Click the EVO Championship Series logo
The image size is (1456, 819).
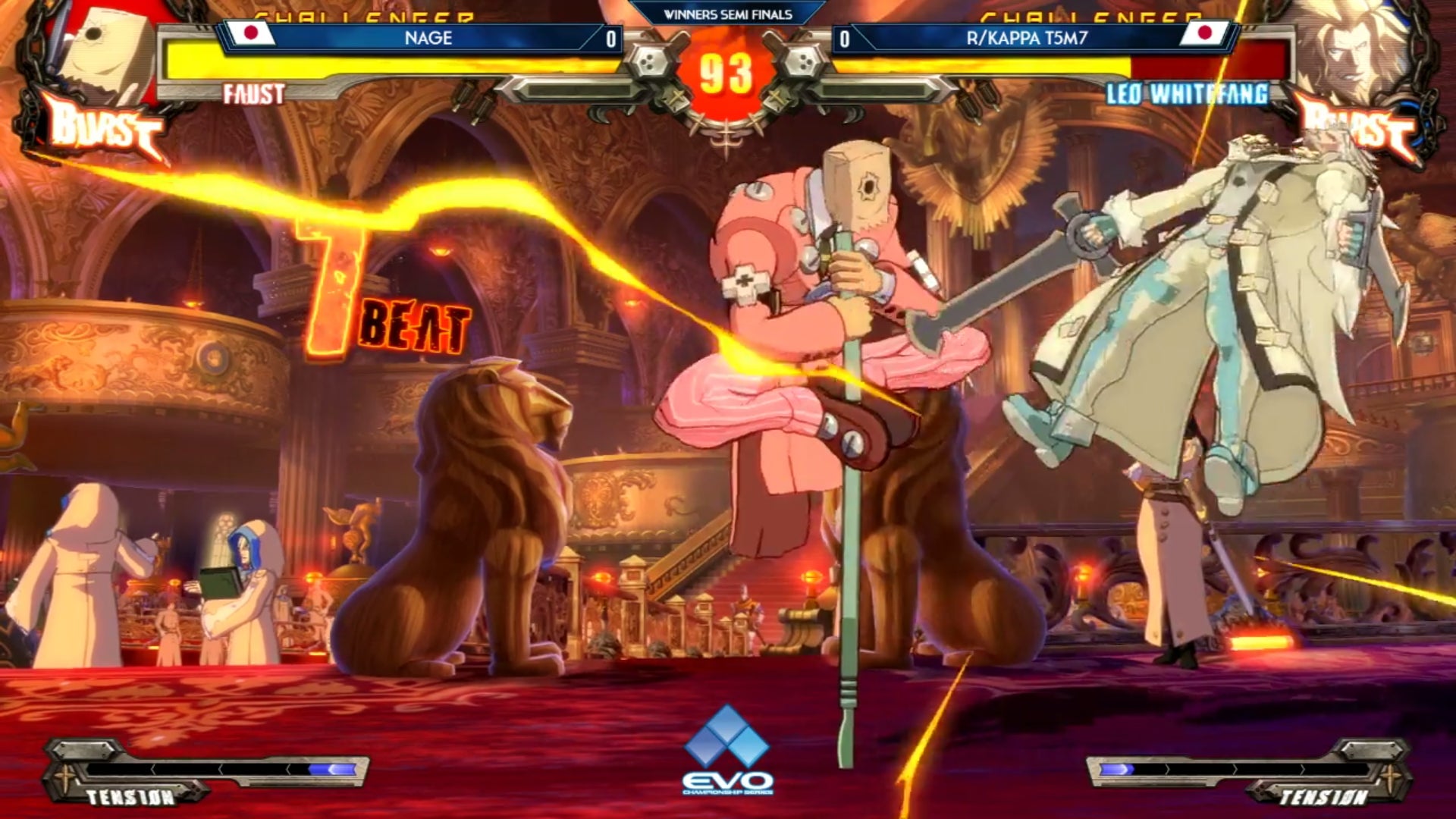coord(727,751)
